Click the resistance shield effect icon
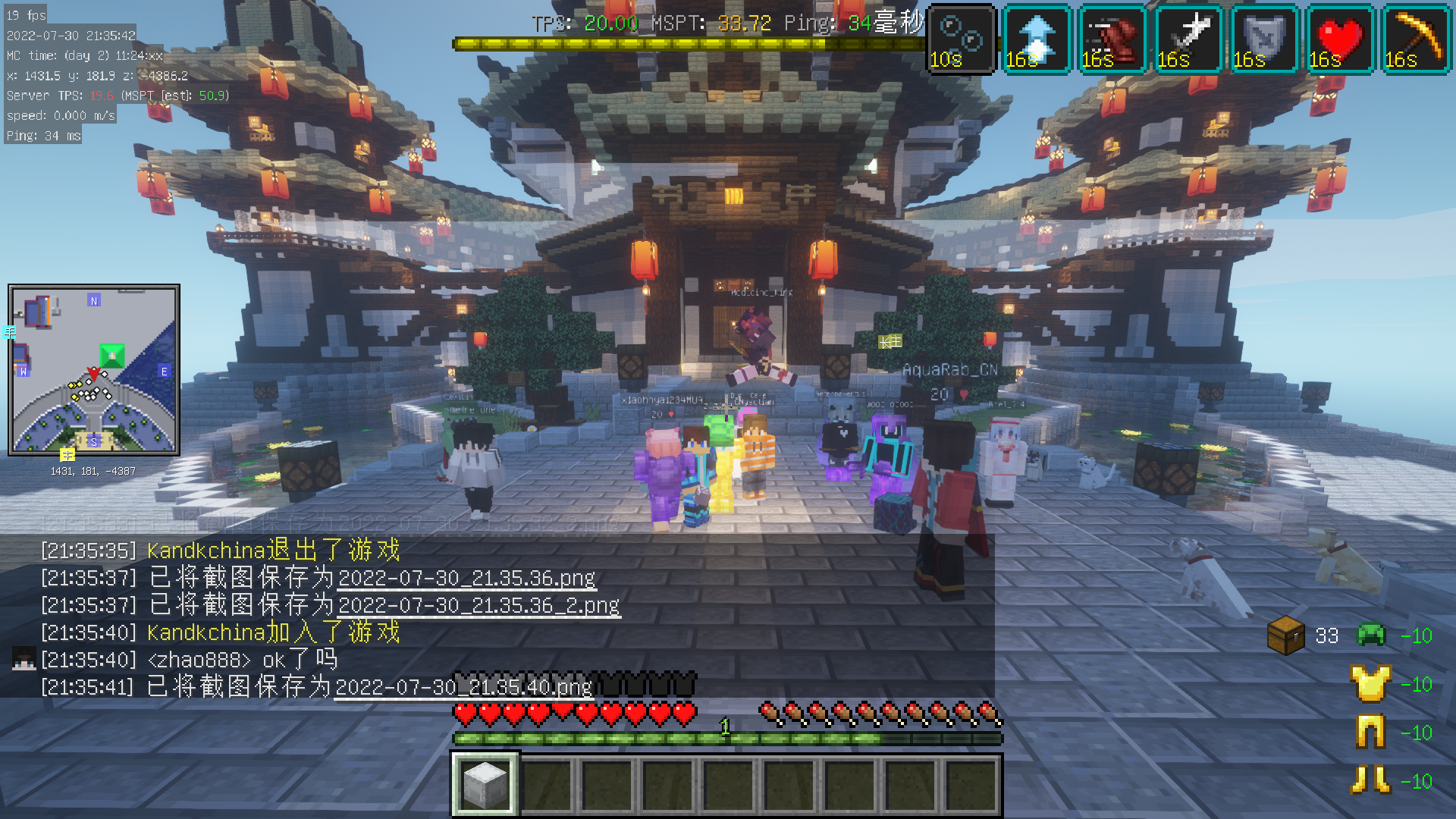This screenshot has width=1456, height=819. coord(1264,39)
